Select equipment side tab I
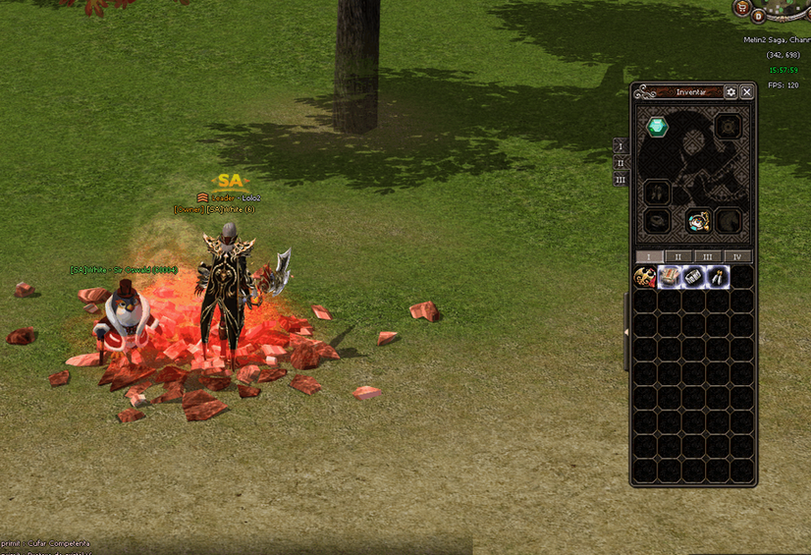The image size is (811, 555). coord(620,145)
